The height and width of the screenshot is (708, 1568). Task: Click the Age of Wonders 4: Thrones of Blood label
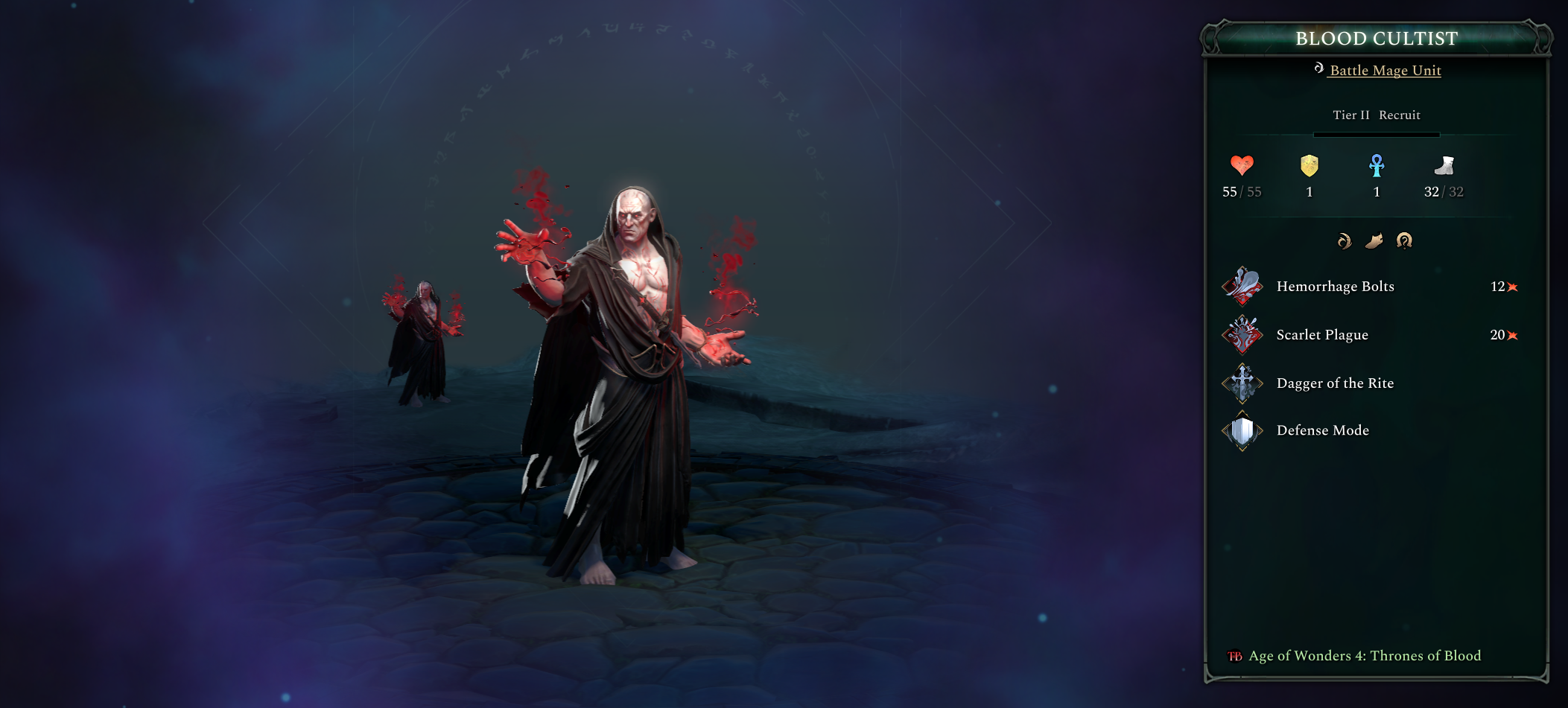(1363, 656)
